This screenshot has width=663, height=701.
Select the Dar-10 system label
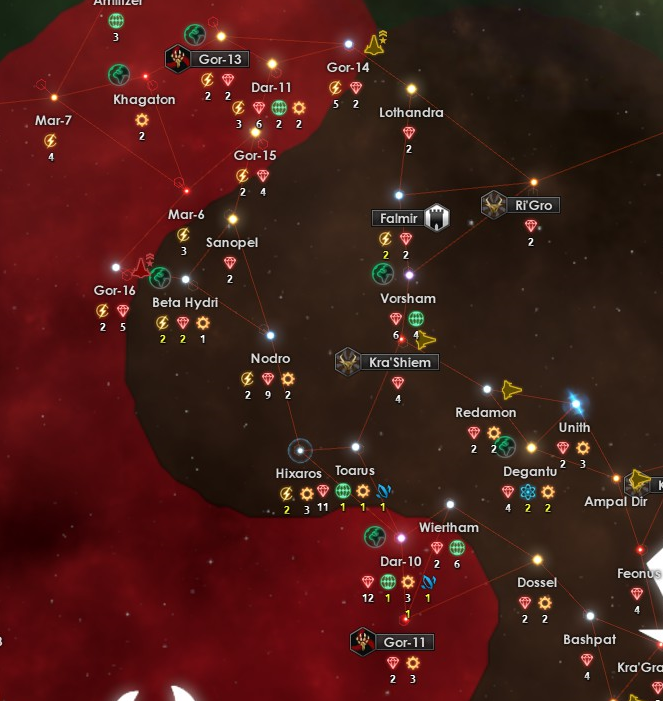[x=401, y=562]
